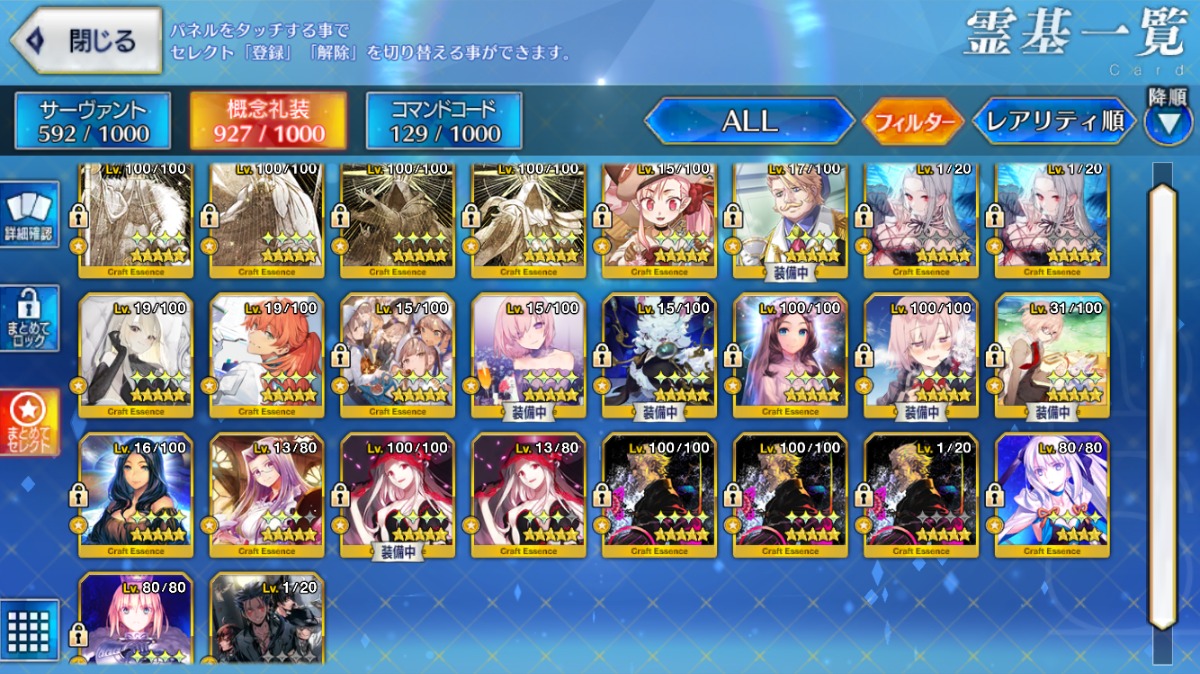Click the ALL class selector
This screenshot has width=1200, height=674.
[749, 121]
